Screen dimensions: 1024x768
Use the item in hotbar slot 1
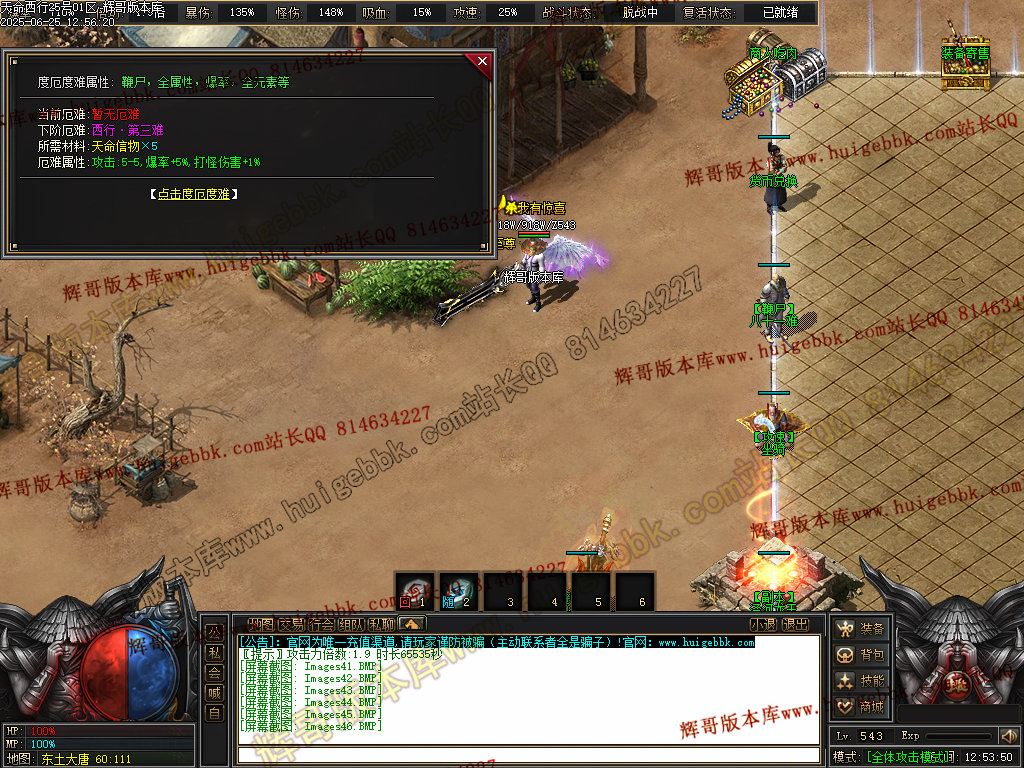(x=414, y=591)
